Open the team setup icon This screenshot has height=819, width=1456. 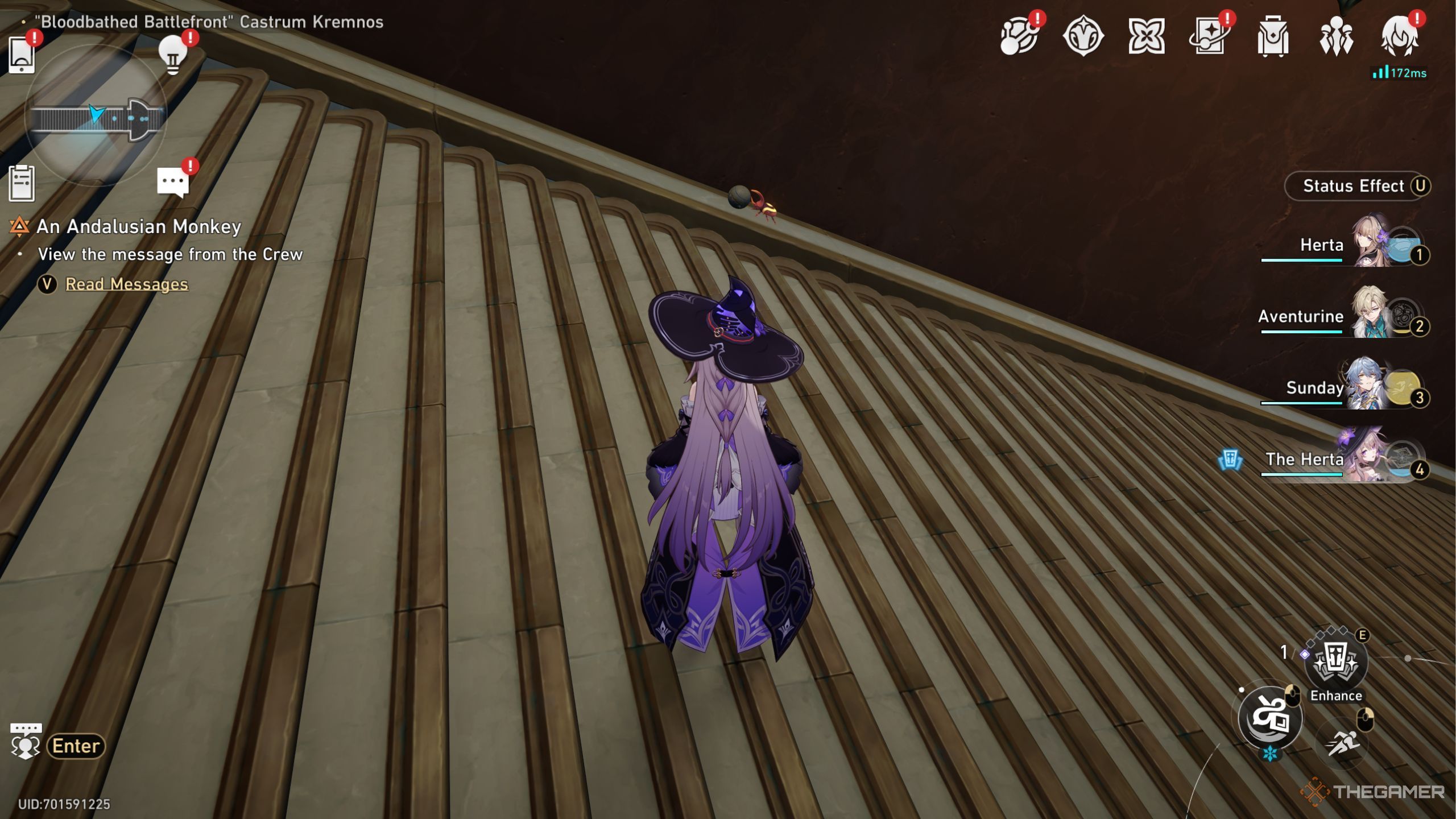point(1335,36)
